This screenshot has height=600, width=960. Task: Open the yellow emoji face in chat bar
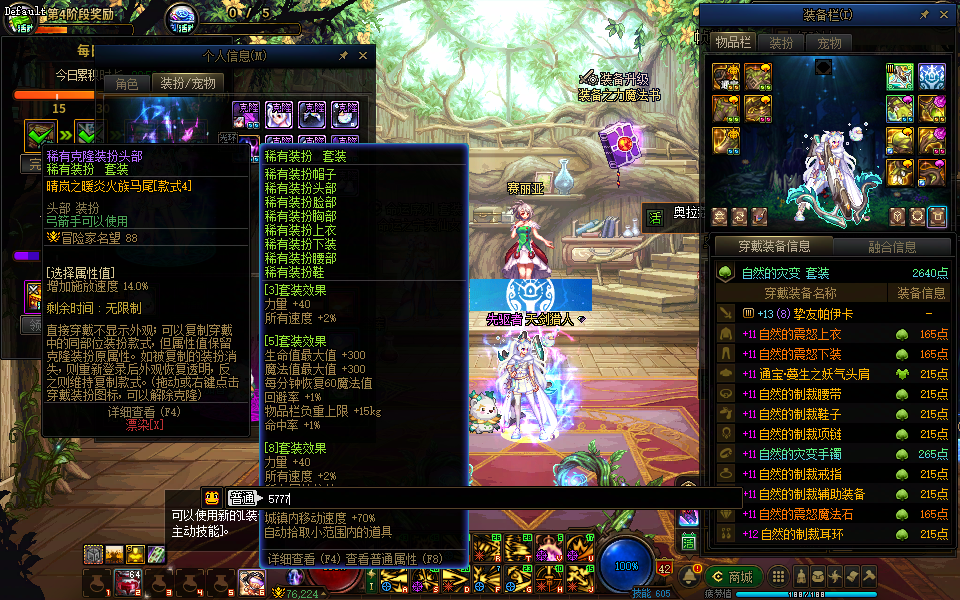(212, 498)
